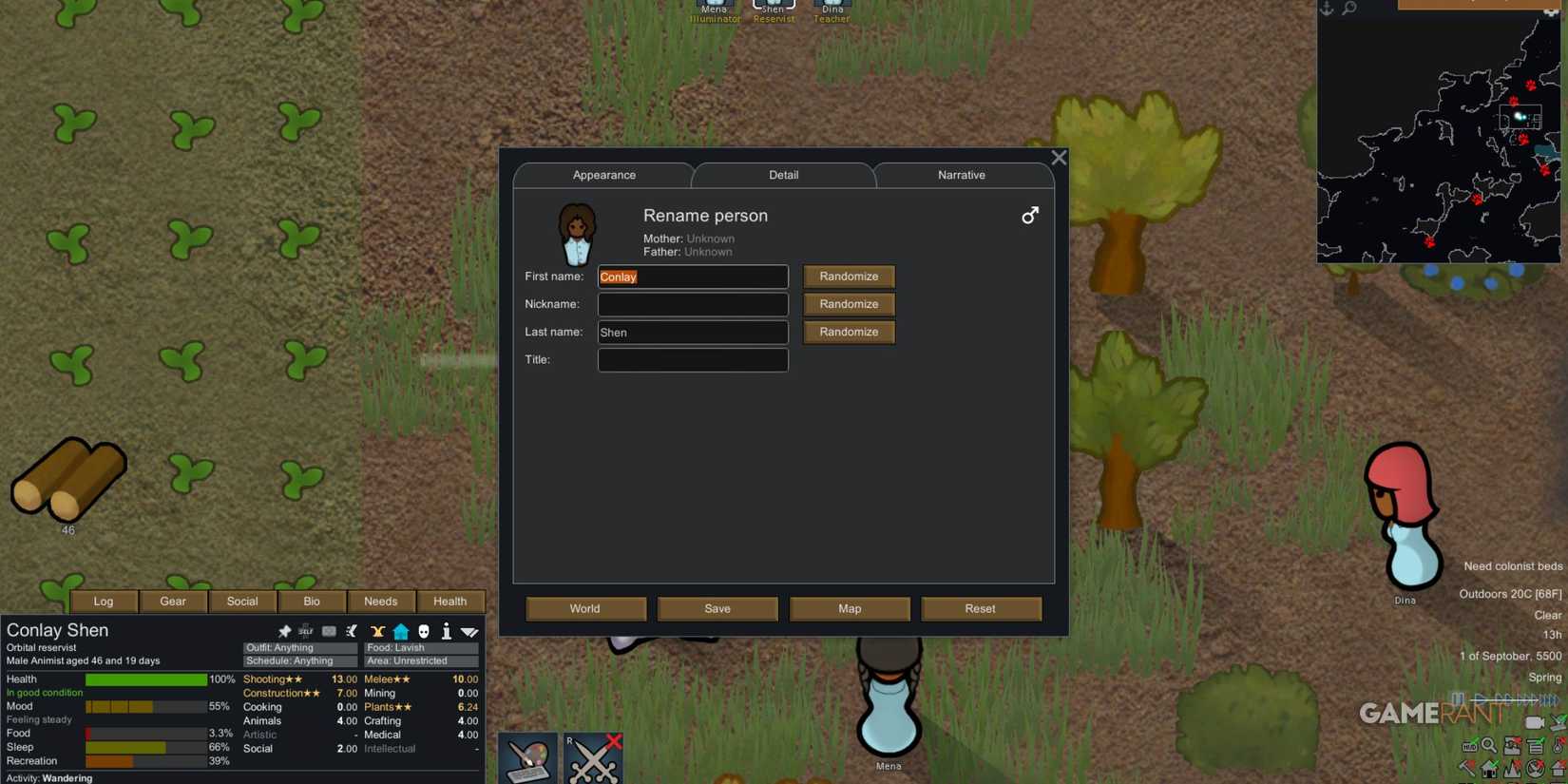Viewport: 1568px width, 784px height.
Task: Click the Save button
Action: 717,608
